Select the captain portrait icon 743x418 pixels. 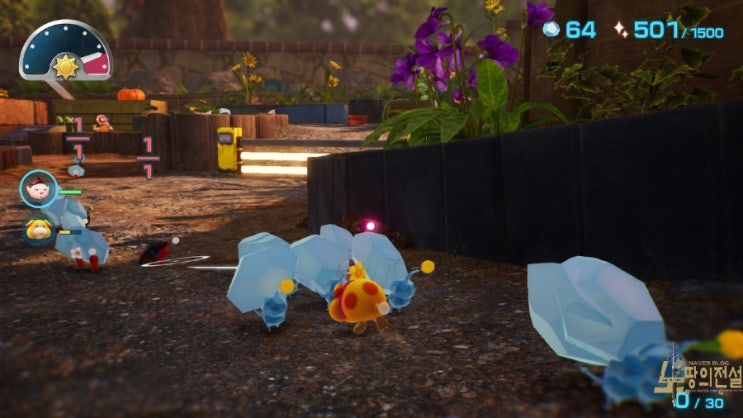tap(39, 188)
